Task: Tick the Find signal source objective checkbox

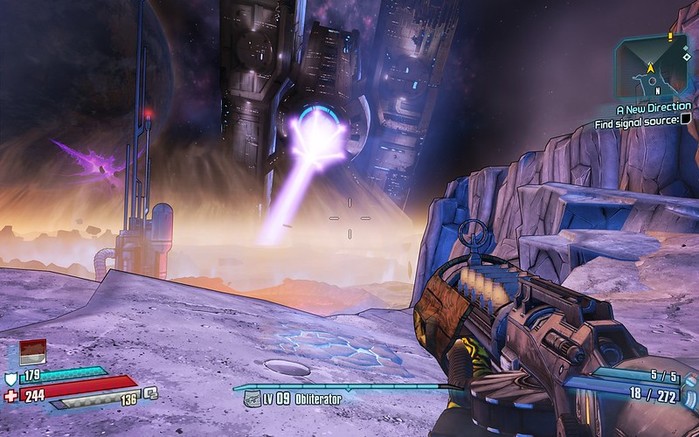Action: (x=687, y=120)
